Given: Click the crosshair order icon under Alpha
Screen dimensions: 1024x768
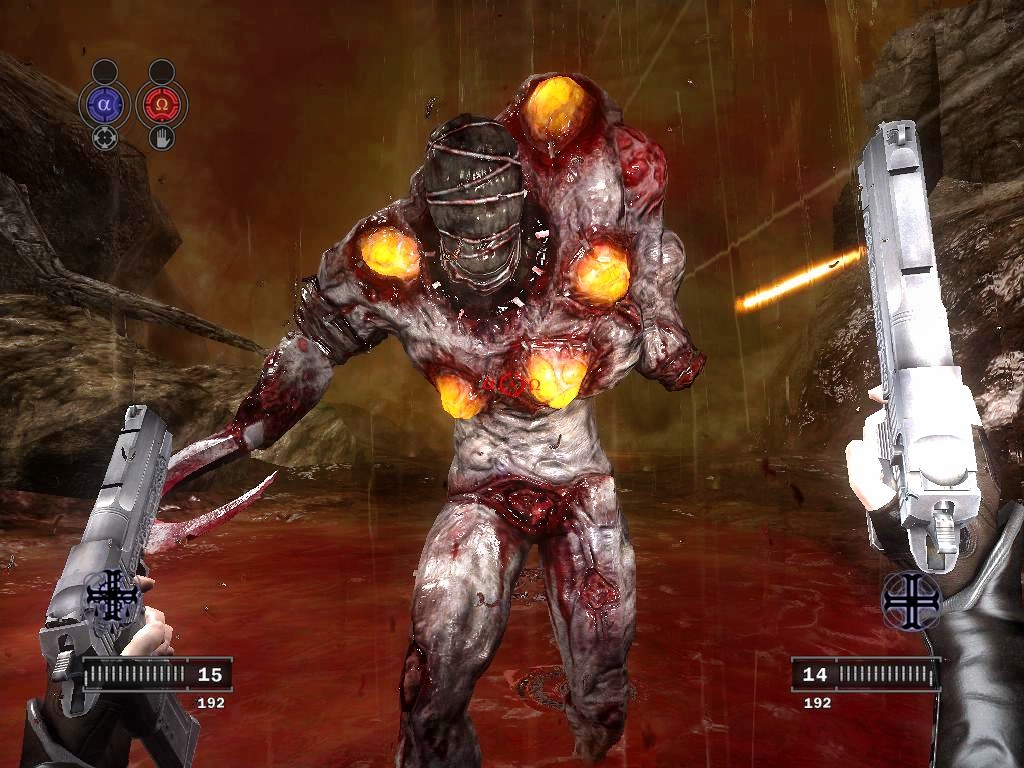Looking at the screenshot, I should tap(105, 137).
